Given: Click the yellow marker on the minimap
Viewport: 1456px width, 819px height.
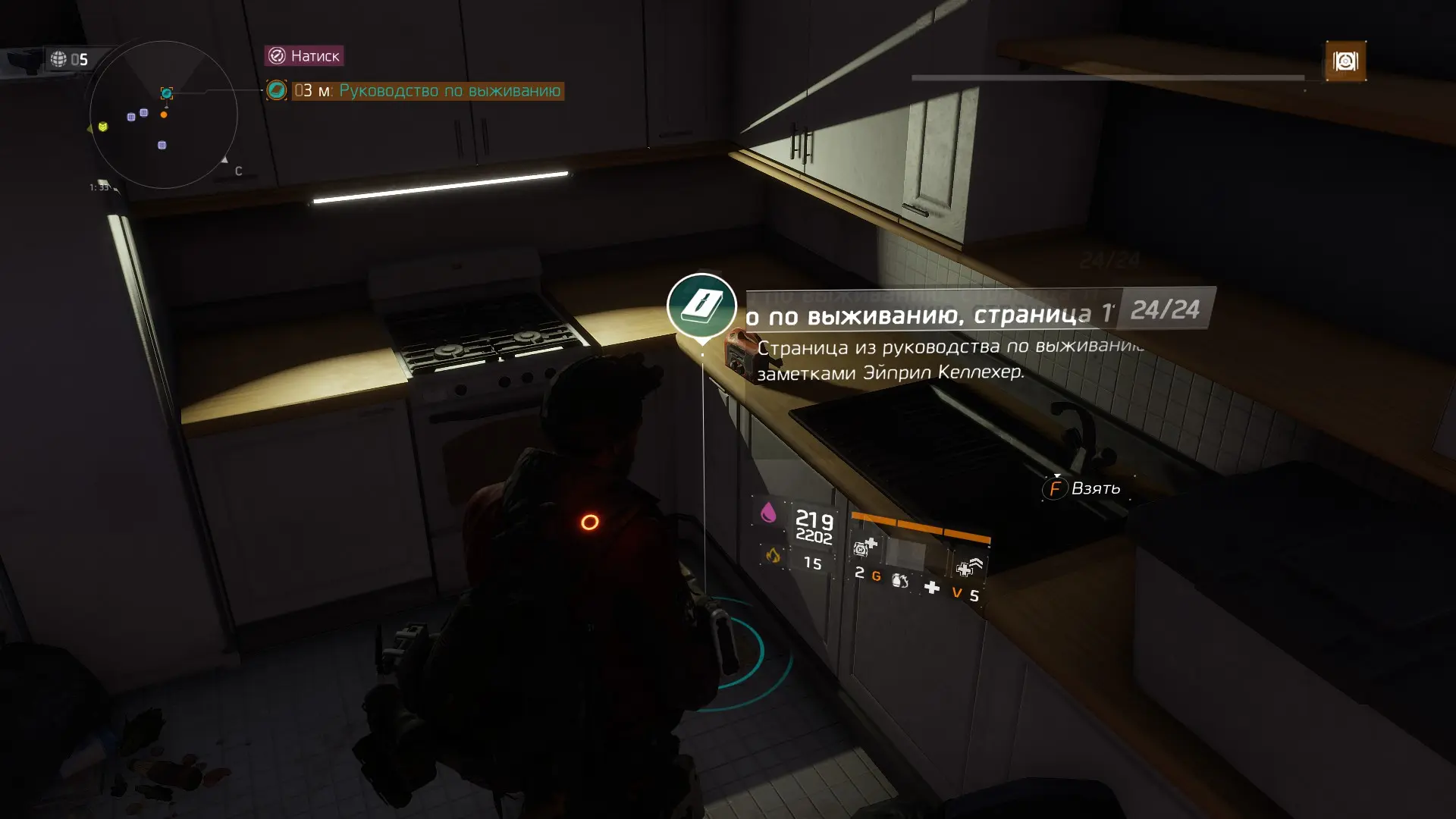Looking at the screenshot, I should (102, 127).
